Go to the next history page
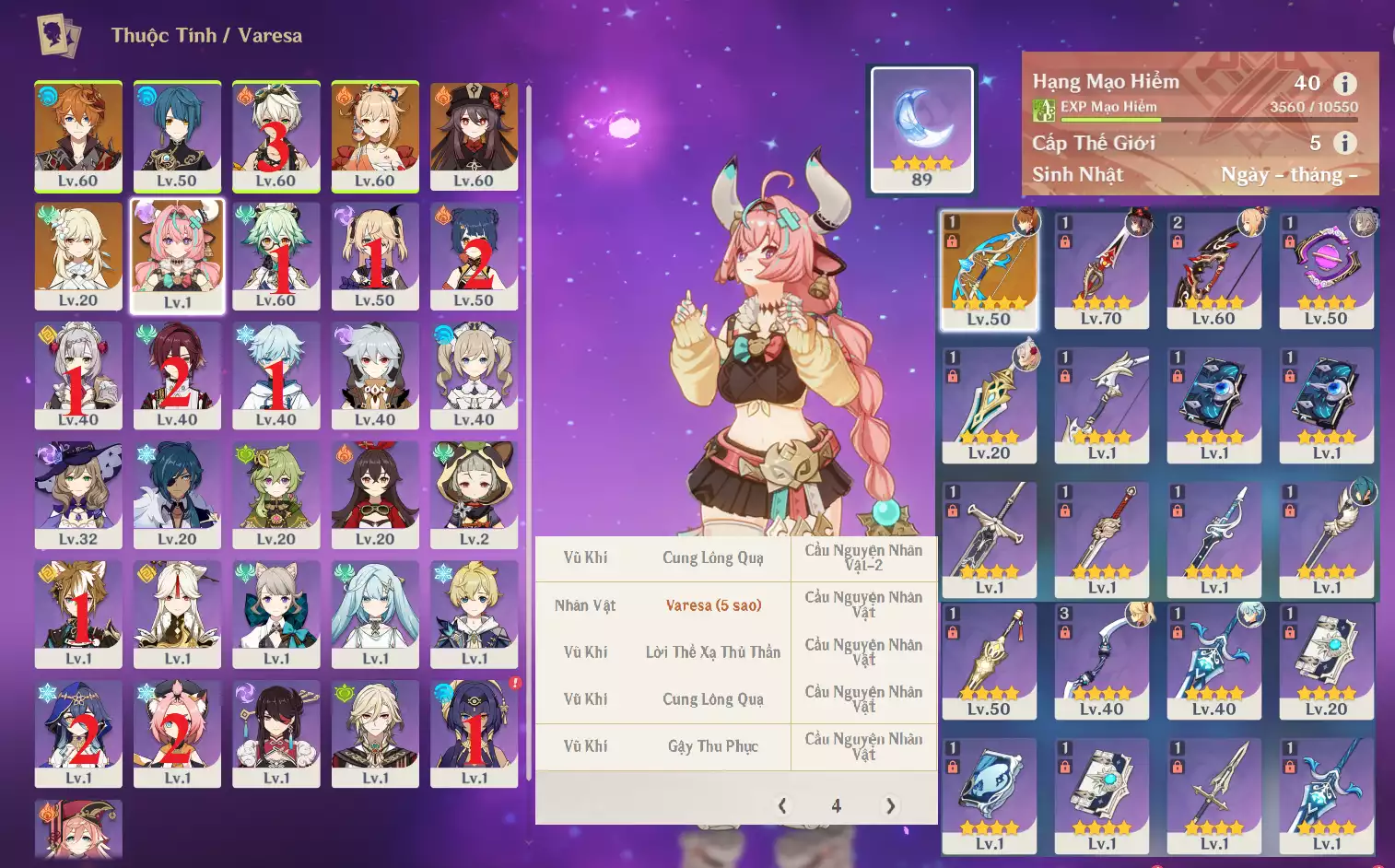 click(x=890, y=806)
